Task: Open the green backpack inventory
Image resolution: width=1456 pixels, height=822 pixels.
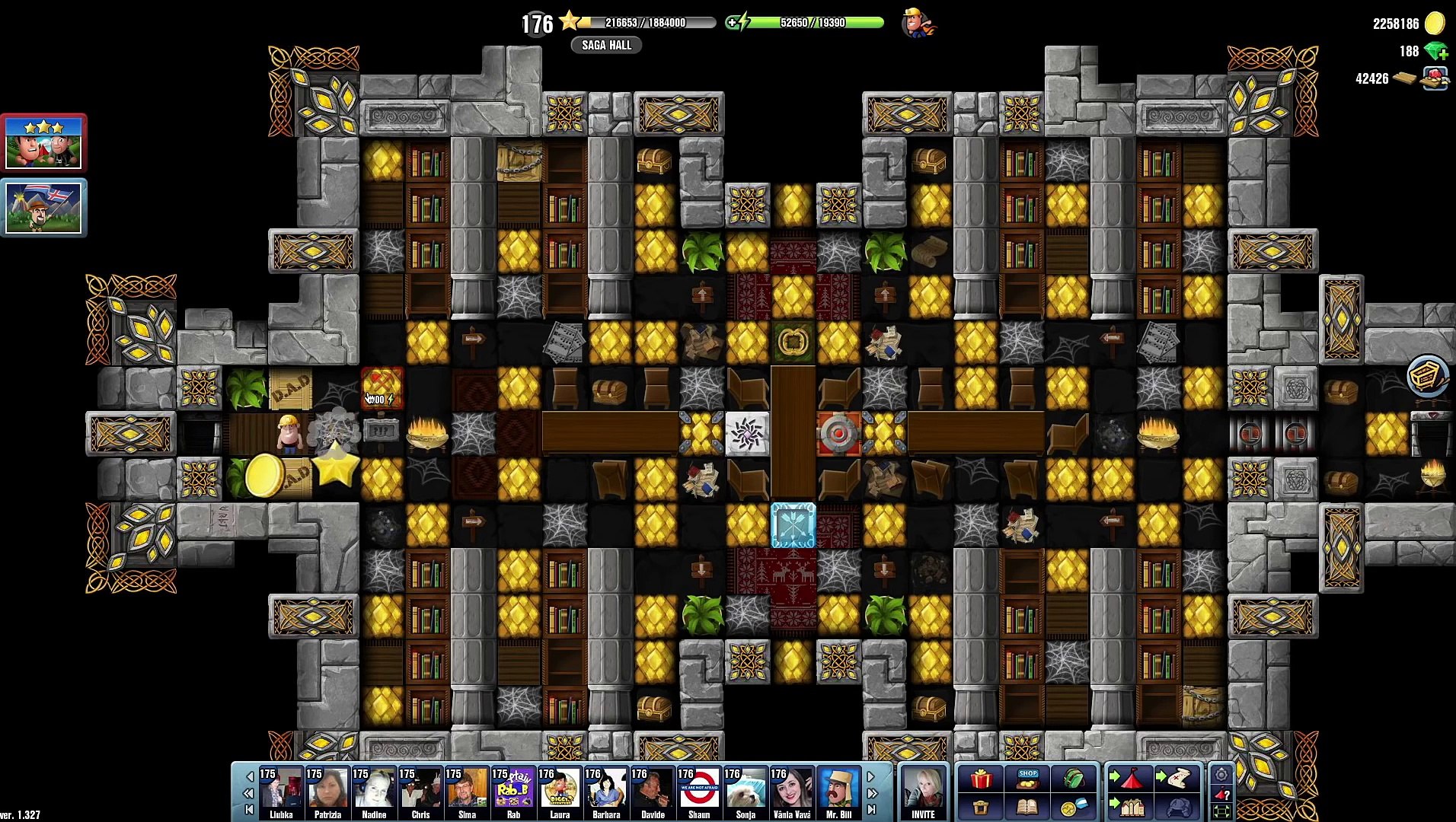Action: tap(1074, 779)
